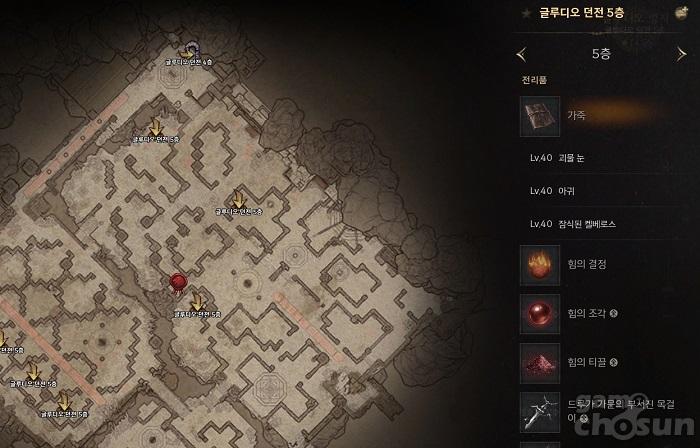Select the 힘의 결정 flame item icon
The image size is (700, 448).
(x=540, y=264)
